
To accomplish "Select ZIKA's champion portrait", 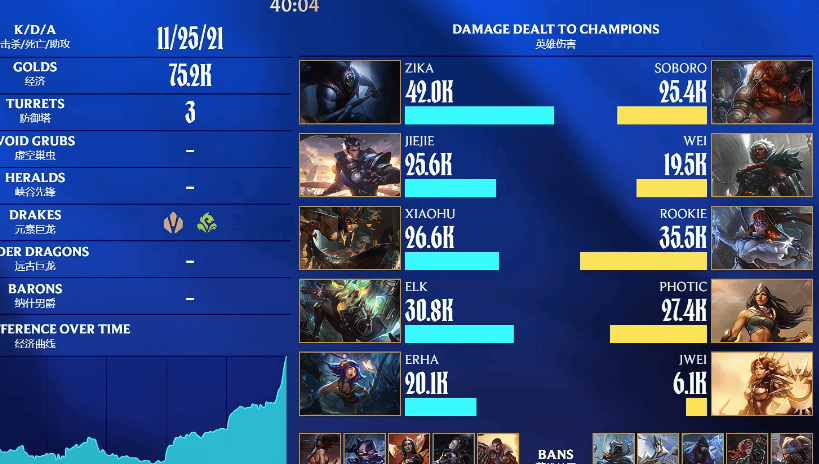I will click(x=350, y=93).
